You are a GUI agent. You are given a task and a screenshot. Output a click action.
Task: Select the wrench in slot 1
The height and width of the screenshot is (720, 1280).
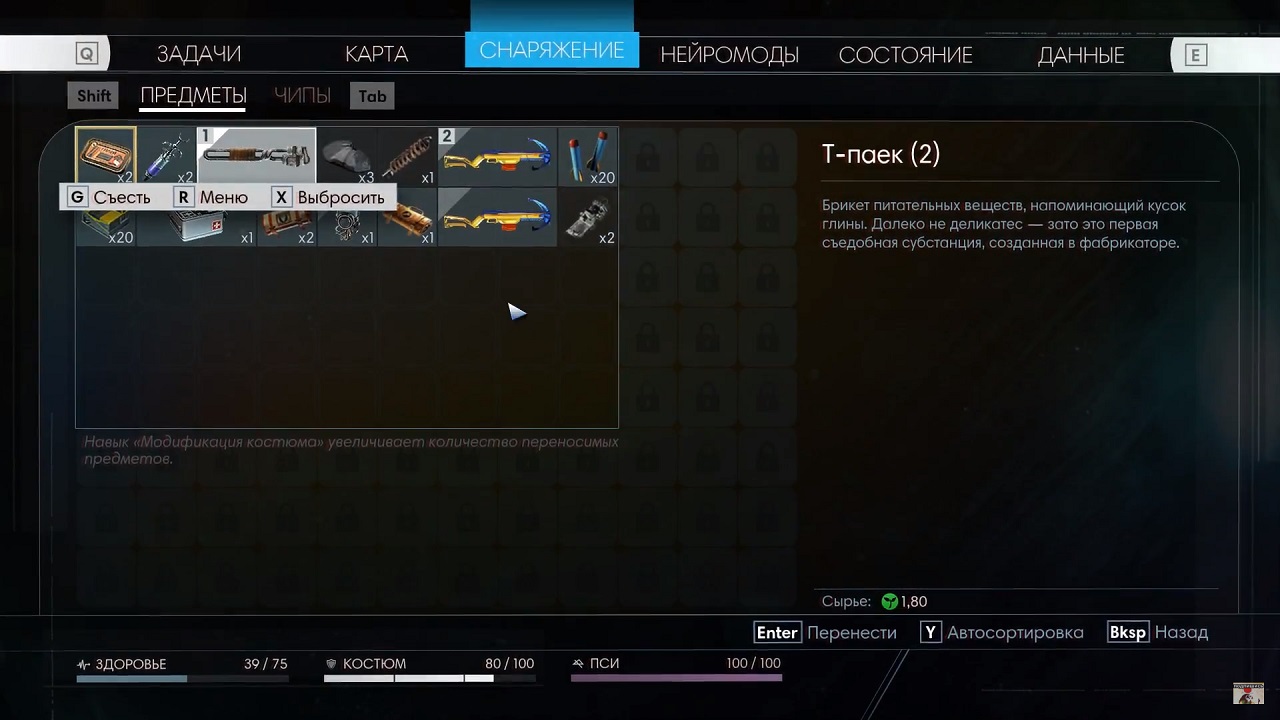[257, 156]
